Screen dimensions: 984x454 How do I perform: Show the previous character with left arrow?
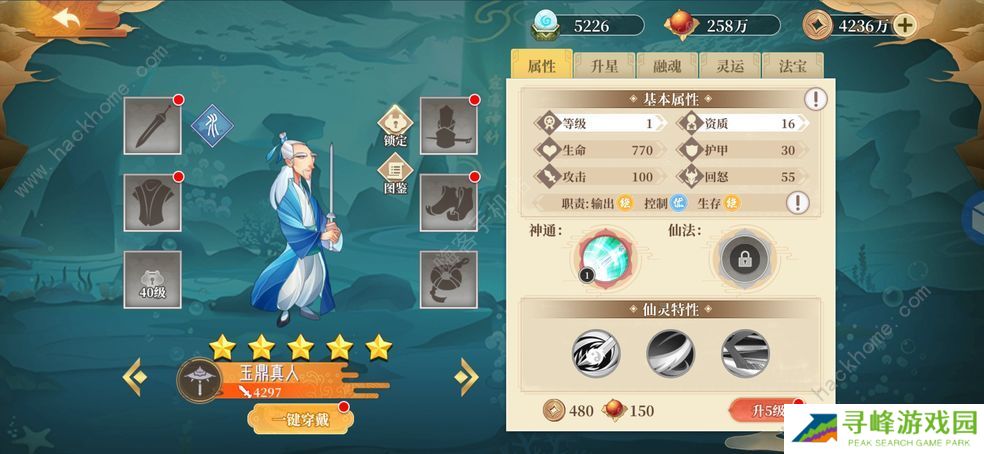coord(133,377)
